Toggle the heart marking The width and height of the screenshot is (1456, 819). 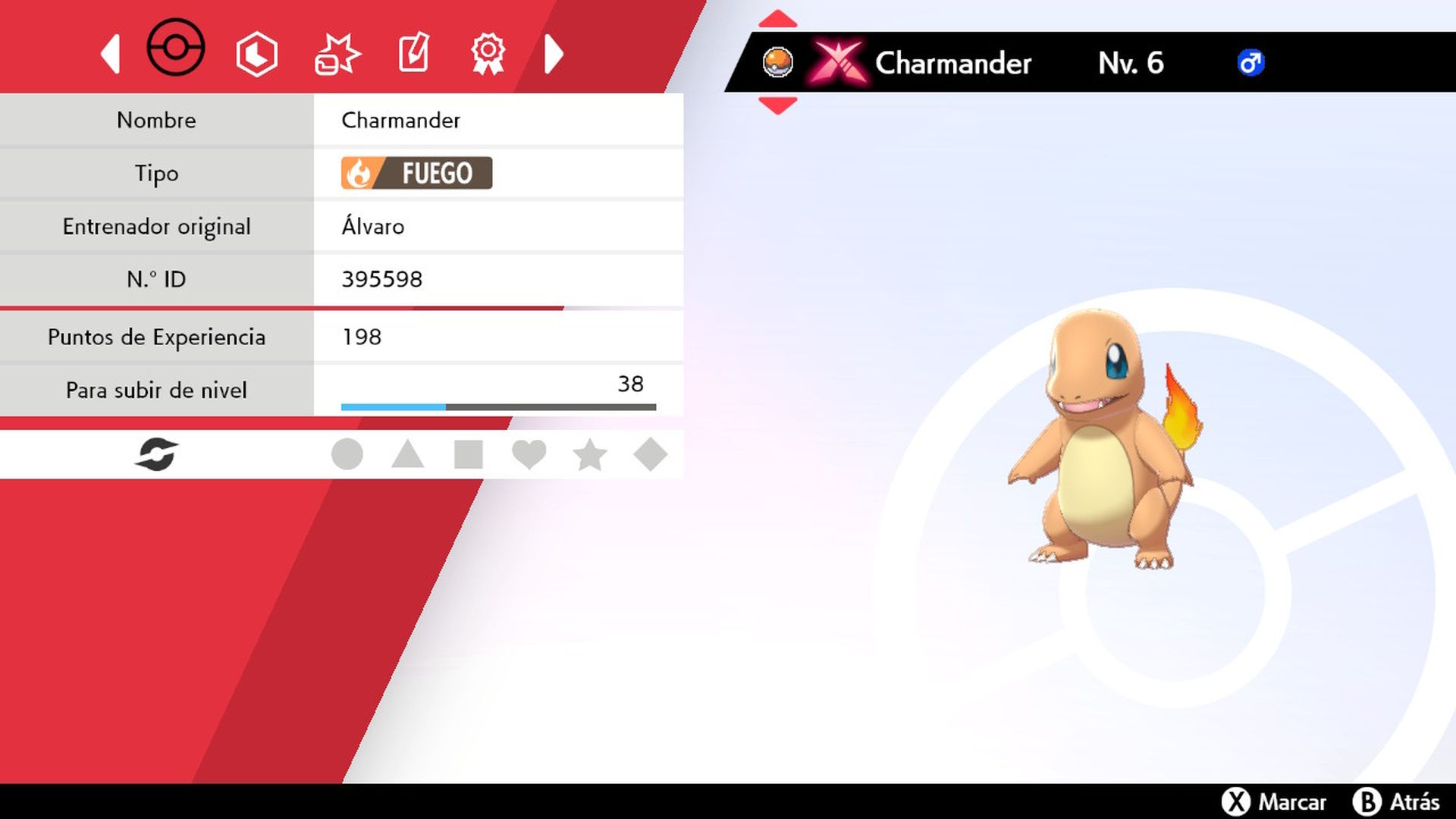click(529, 453)
